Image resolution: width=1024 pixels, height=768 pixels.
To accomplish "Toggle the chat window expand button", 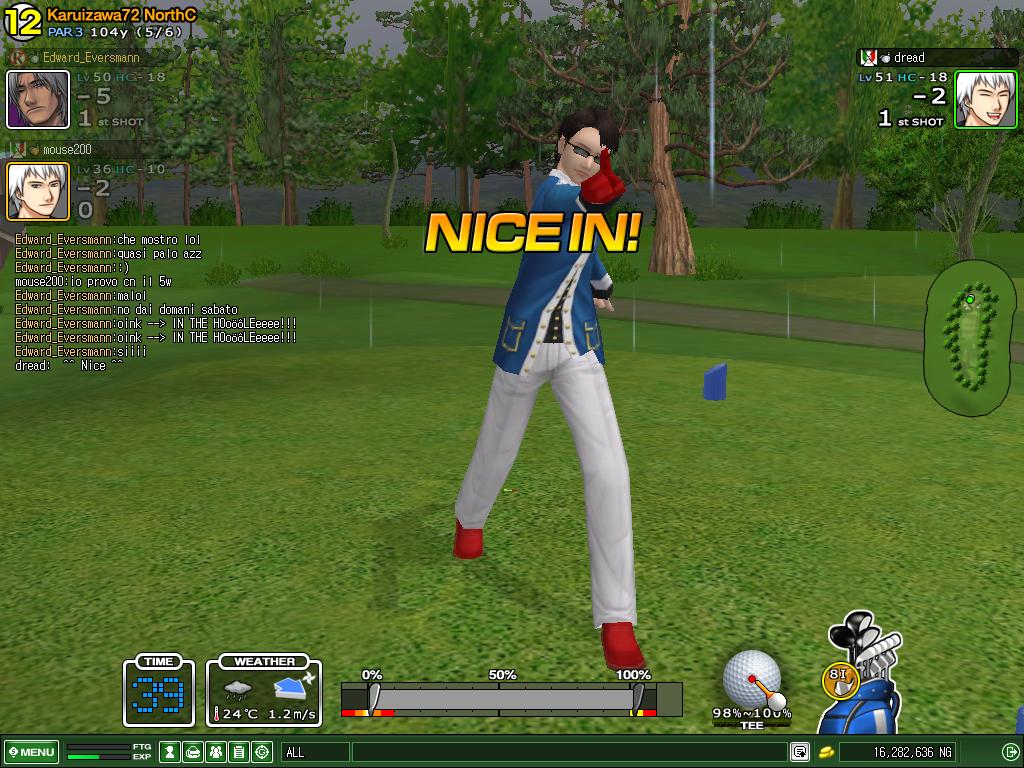I will tap(800, 752).
